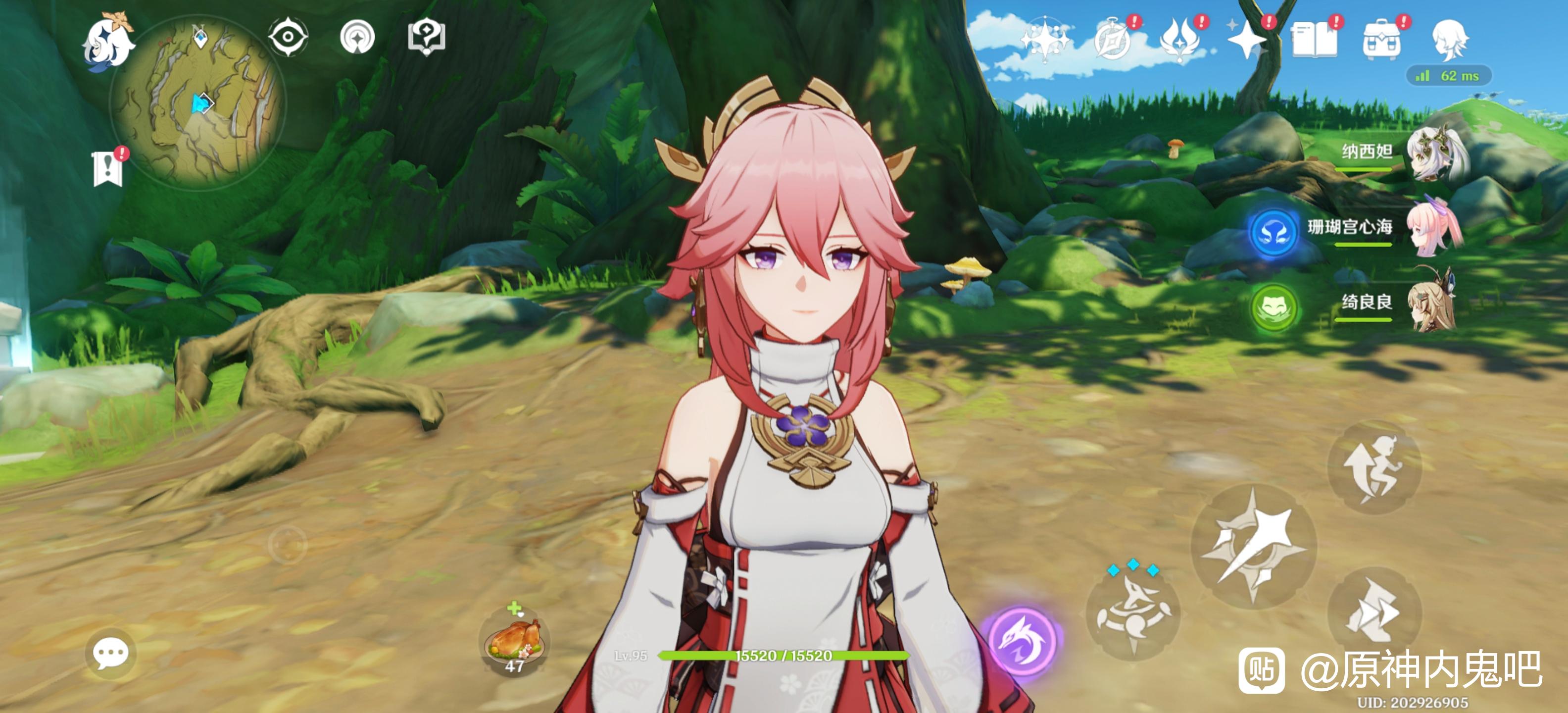Viewport: 1568px width, 713px height.
Task: Open the four-point star events icon
Action: (x=1247, y=40)
